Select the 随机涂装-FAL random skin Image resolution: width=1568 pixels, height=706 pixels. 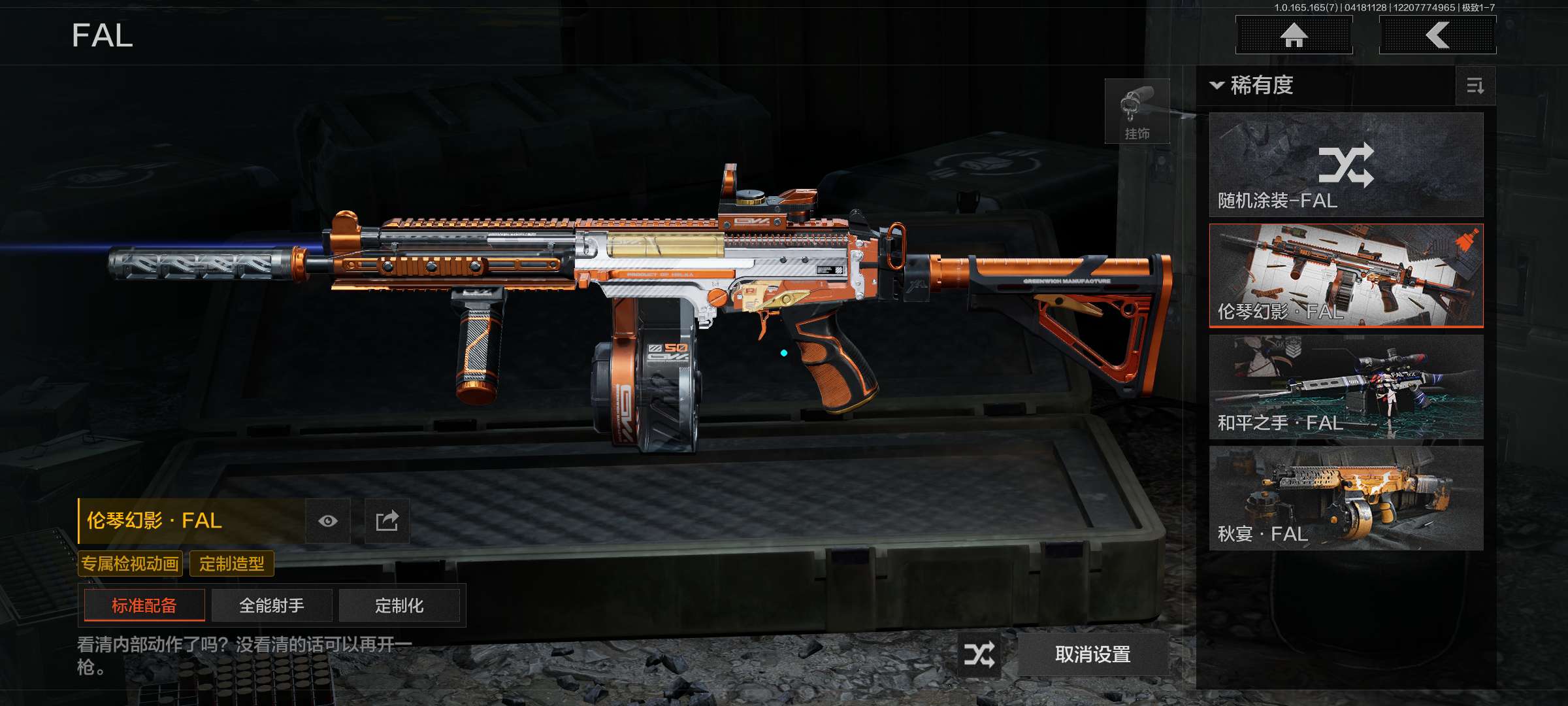pyautogui.click(x=1346, y=165)
